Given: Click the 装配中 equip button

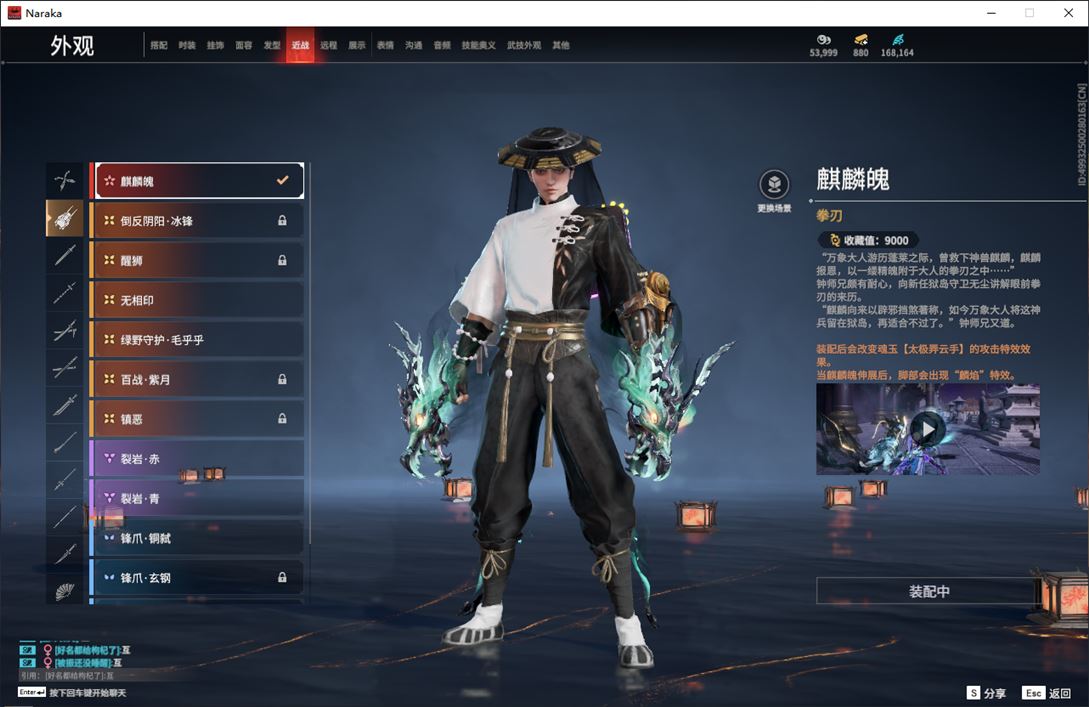Looking at the screenshot, I should [x=929, y=591].
